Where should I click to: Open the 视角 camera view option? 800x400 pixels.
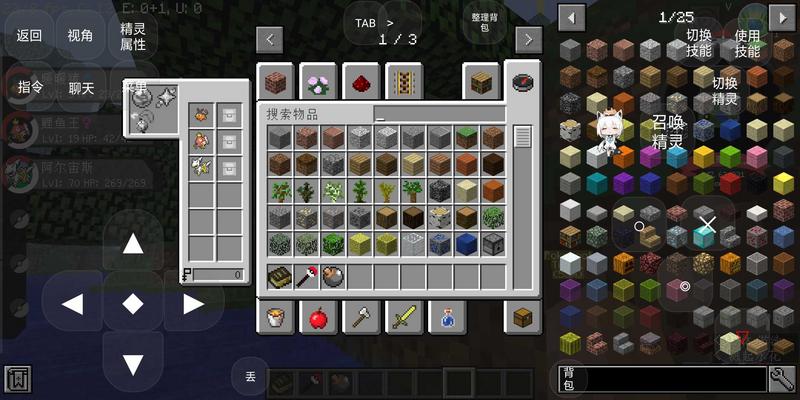click(x=81, y=36)
